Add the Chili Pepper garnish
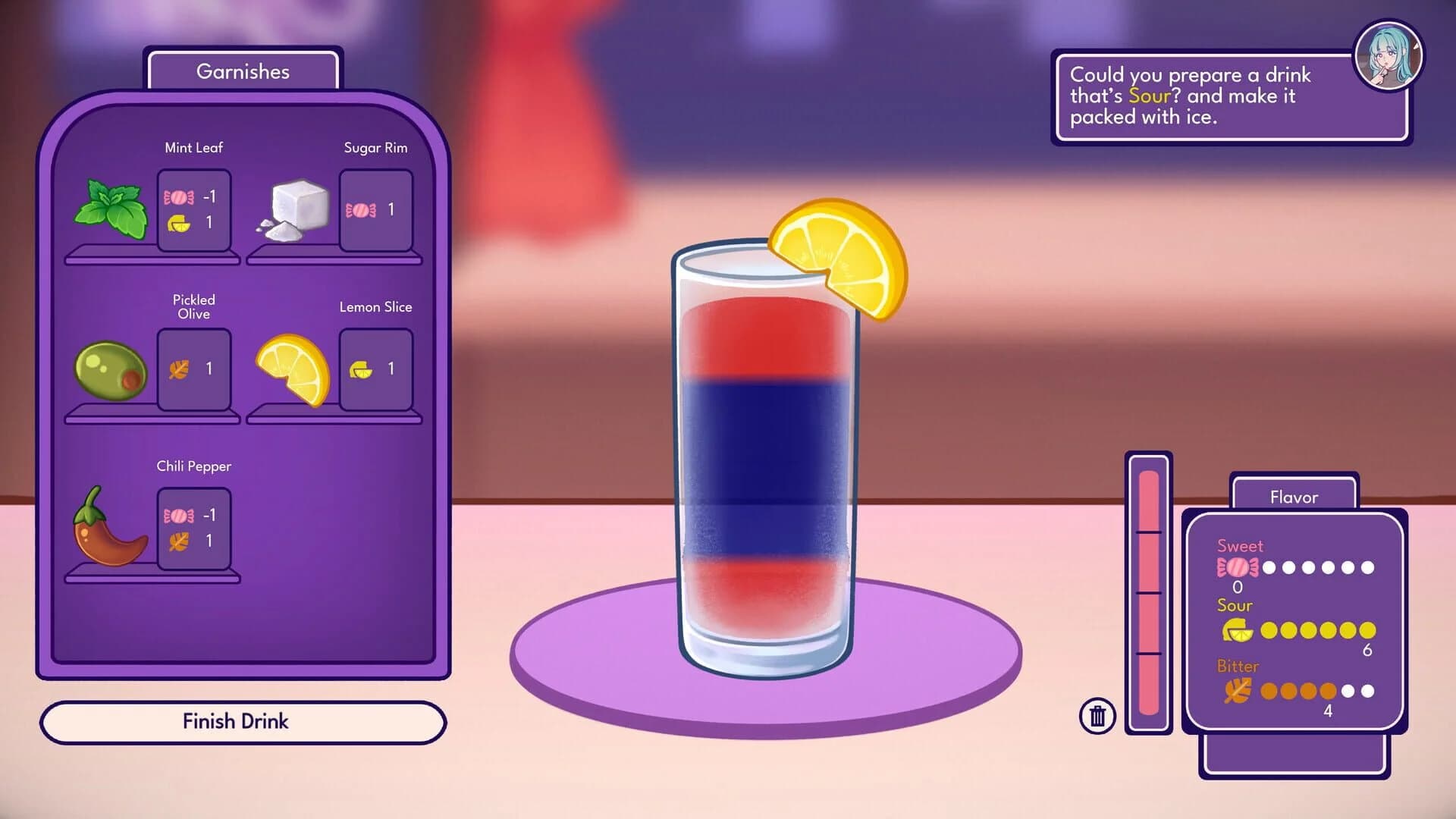This screenshot has height=819, width=1456. [x=110, y=531]
